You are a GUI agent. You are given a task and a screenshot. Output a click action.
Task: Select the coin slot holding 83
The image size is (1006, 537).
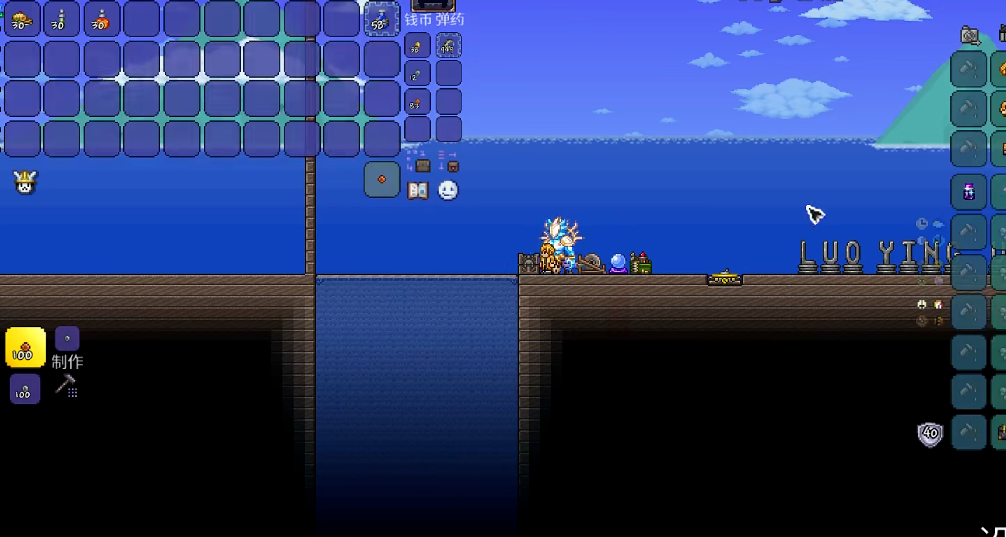(x=418, y=101)
